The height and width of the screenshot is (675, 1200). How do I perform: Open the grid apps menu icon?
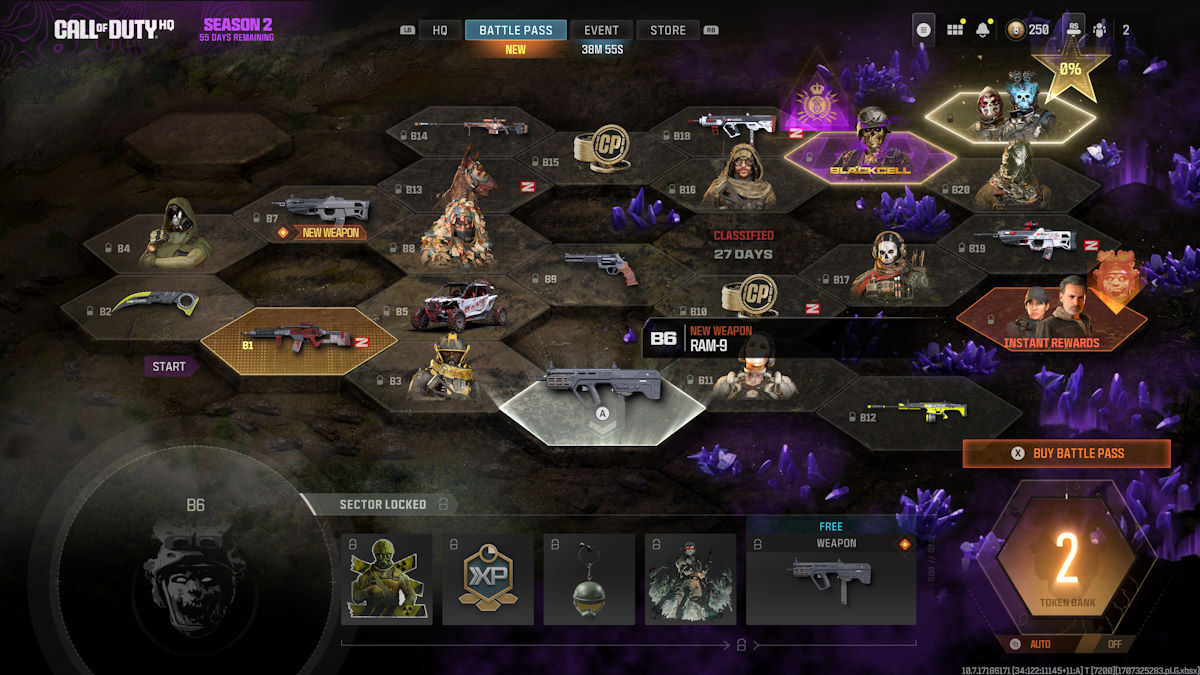tap(955, 30)
